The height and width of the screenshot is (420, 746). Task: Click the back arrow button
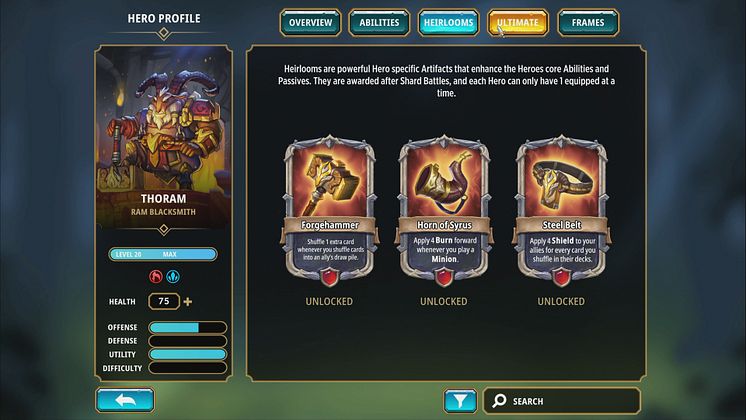125,401
